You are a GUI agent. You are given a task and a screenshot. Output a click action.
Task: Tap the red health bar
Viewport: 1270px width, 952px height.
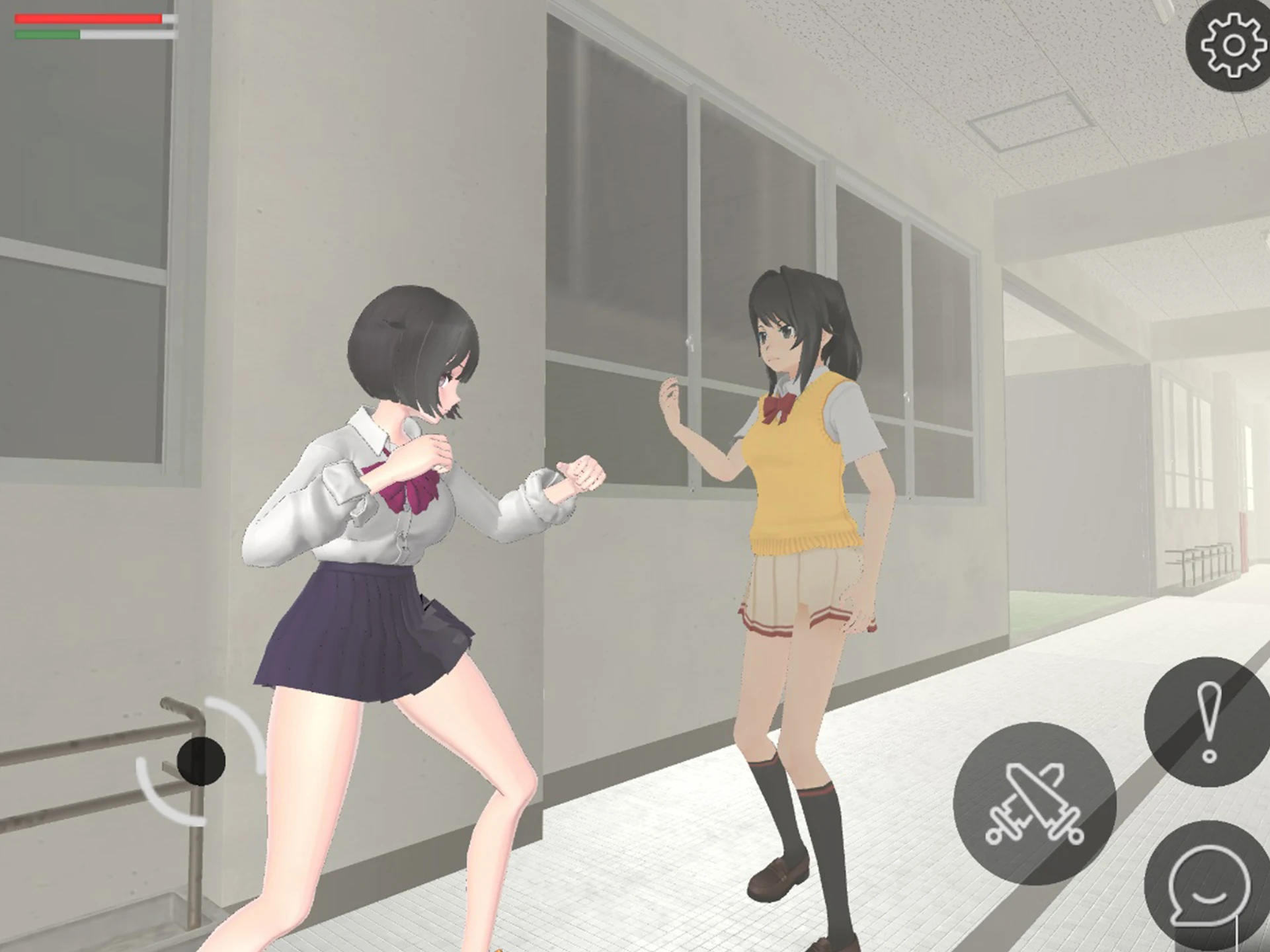tap(89, 19)
